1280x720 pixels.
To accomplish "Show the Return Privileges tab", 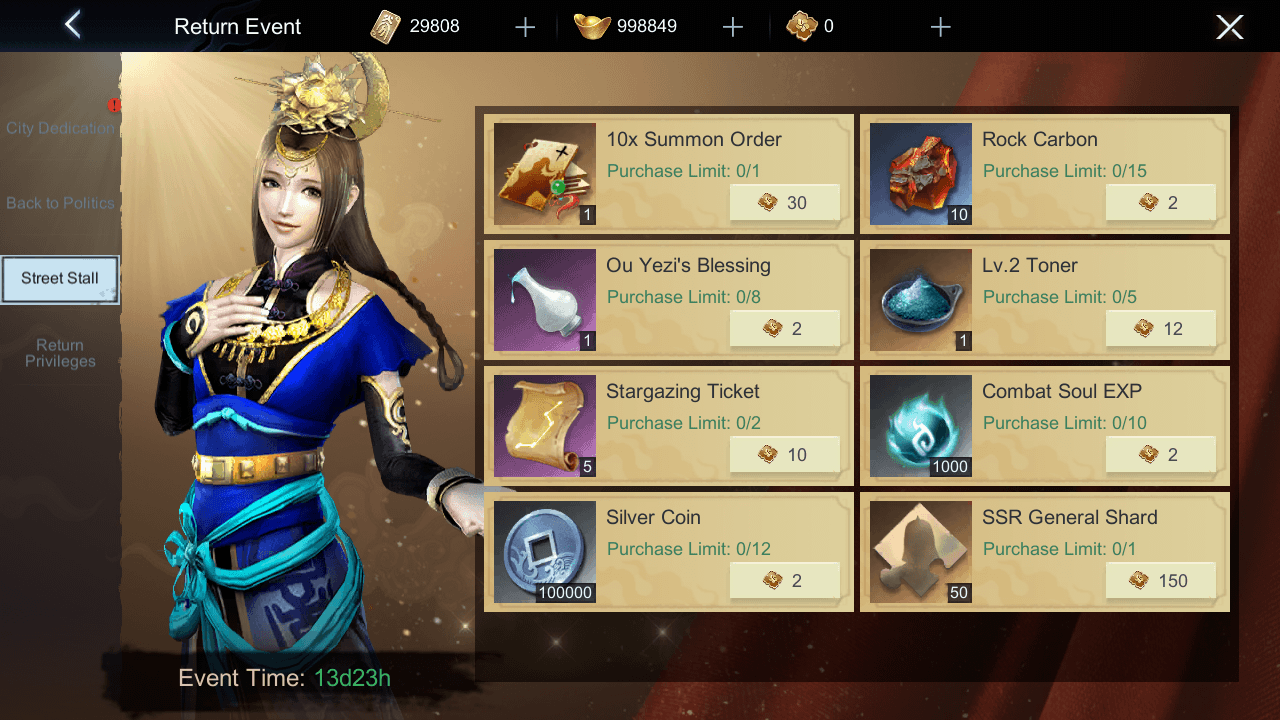I will coord(60,354).
